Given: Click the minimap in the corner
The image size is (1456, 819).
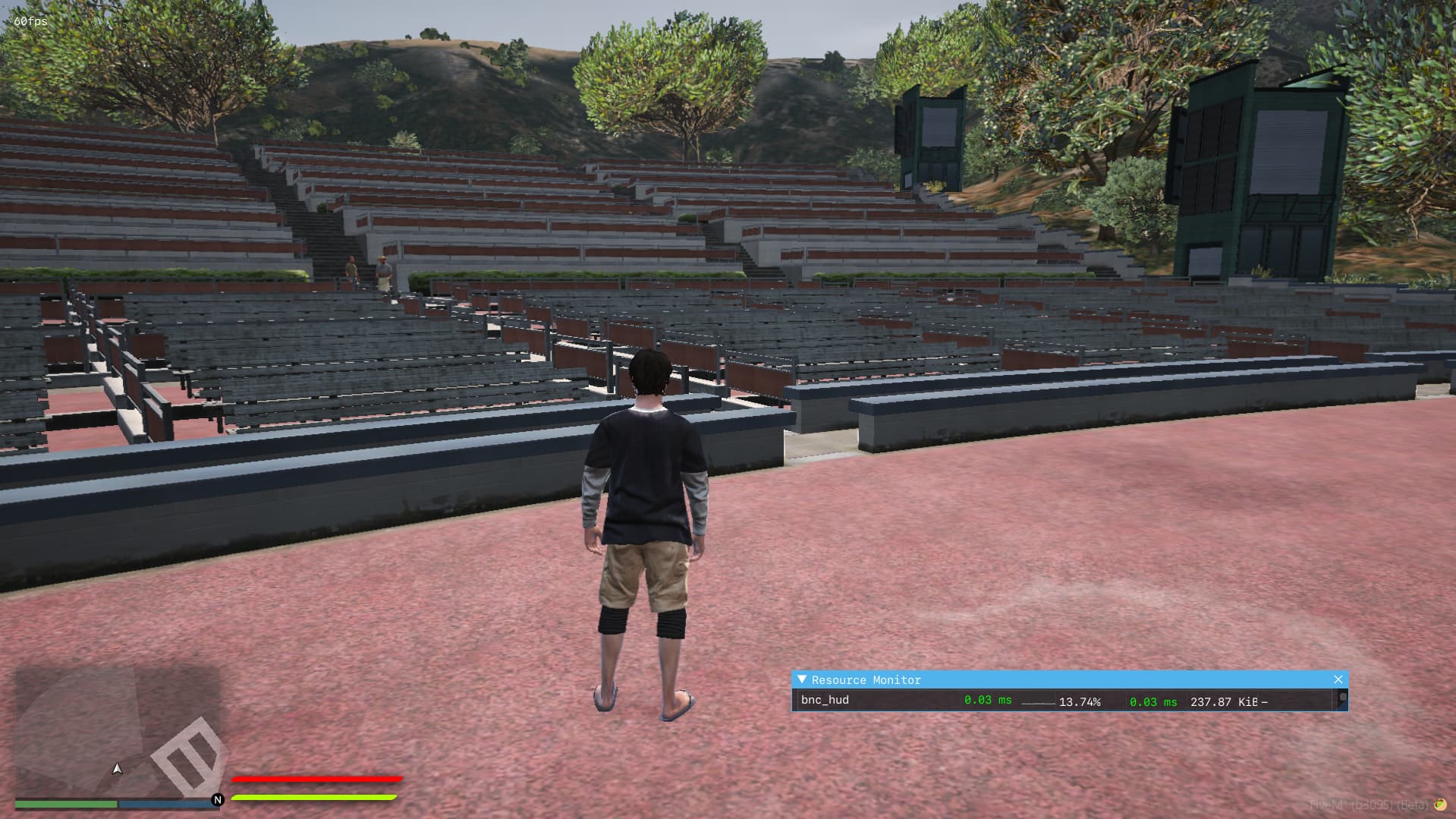Looking at the screenshot, I should click(x=118, y=732).
